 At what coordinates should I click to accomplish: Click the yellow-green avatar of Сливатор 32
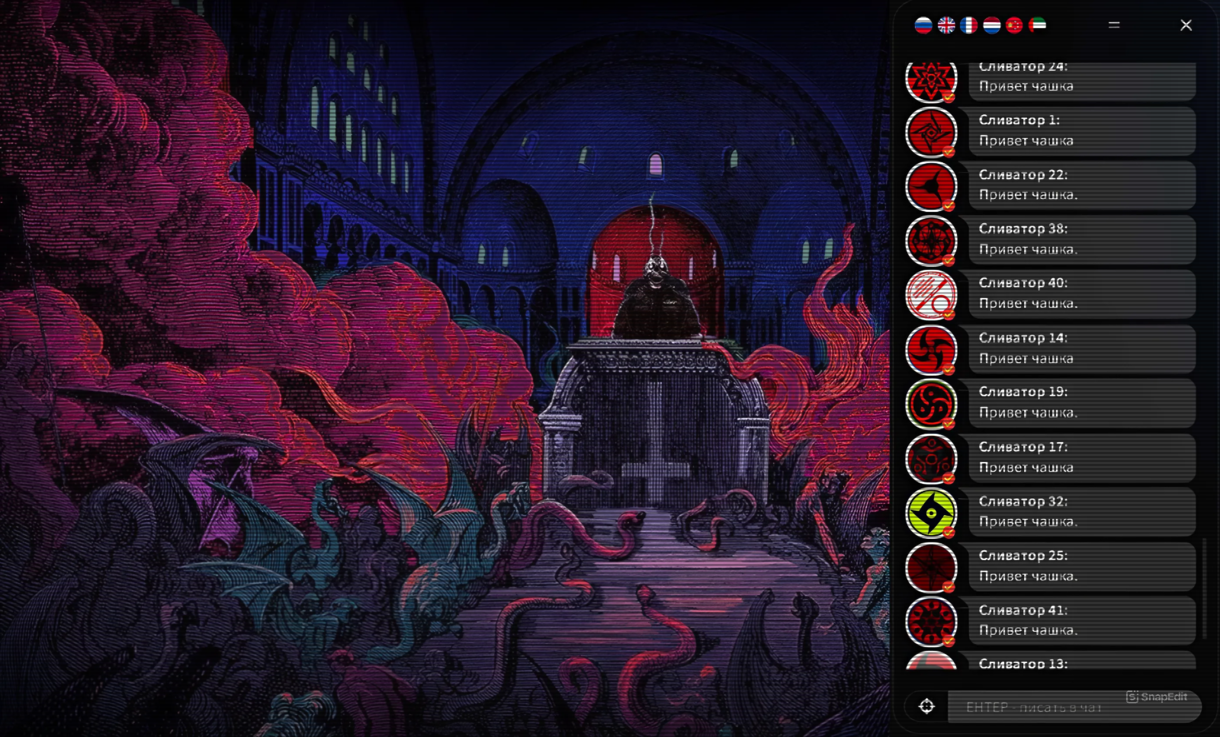point(931,512)
